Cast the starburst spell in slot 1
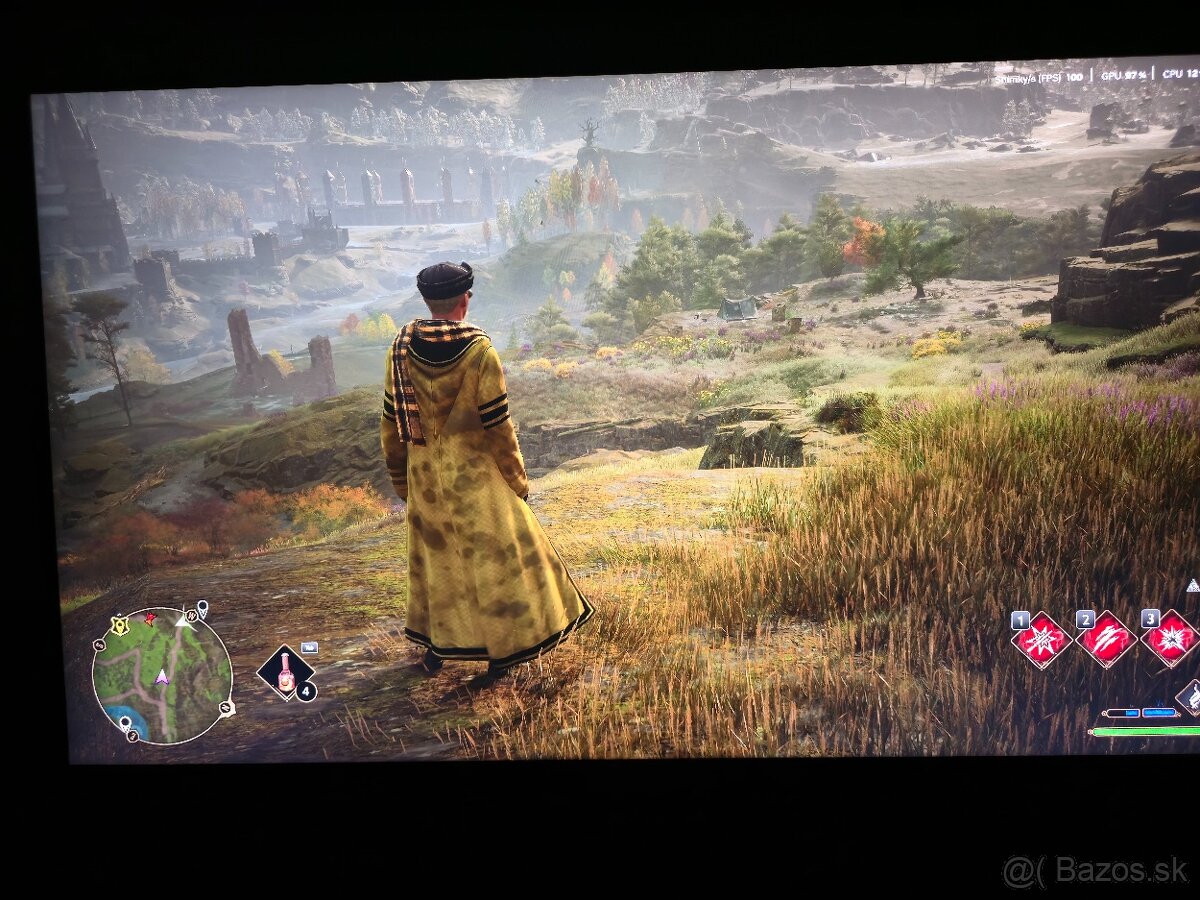The image size is (1200, 900). pos(1041,640)
